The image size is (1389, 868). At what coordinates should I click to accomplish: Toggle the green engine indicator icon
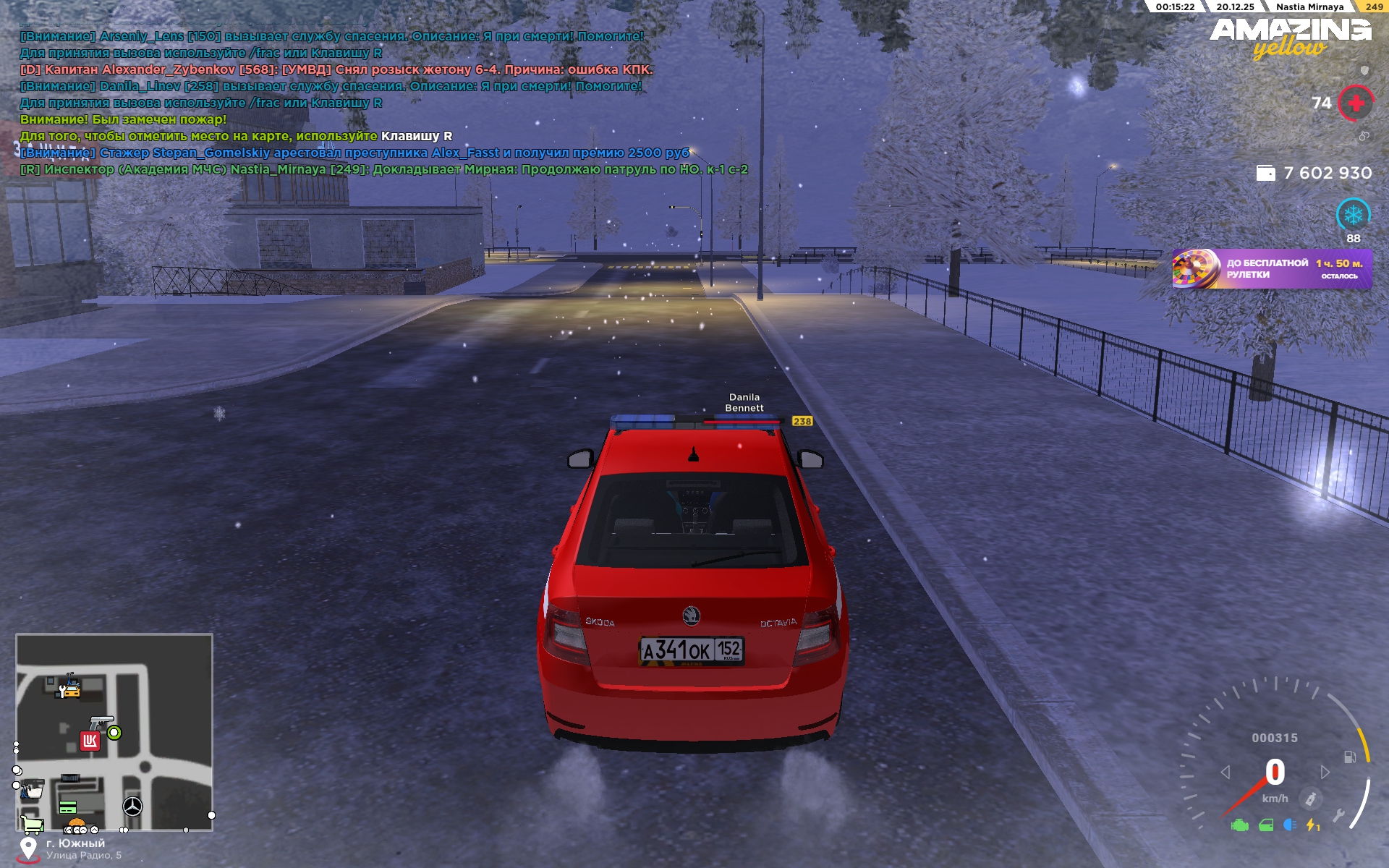1239,825
